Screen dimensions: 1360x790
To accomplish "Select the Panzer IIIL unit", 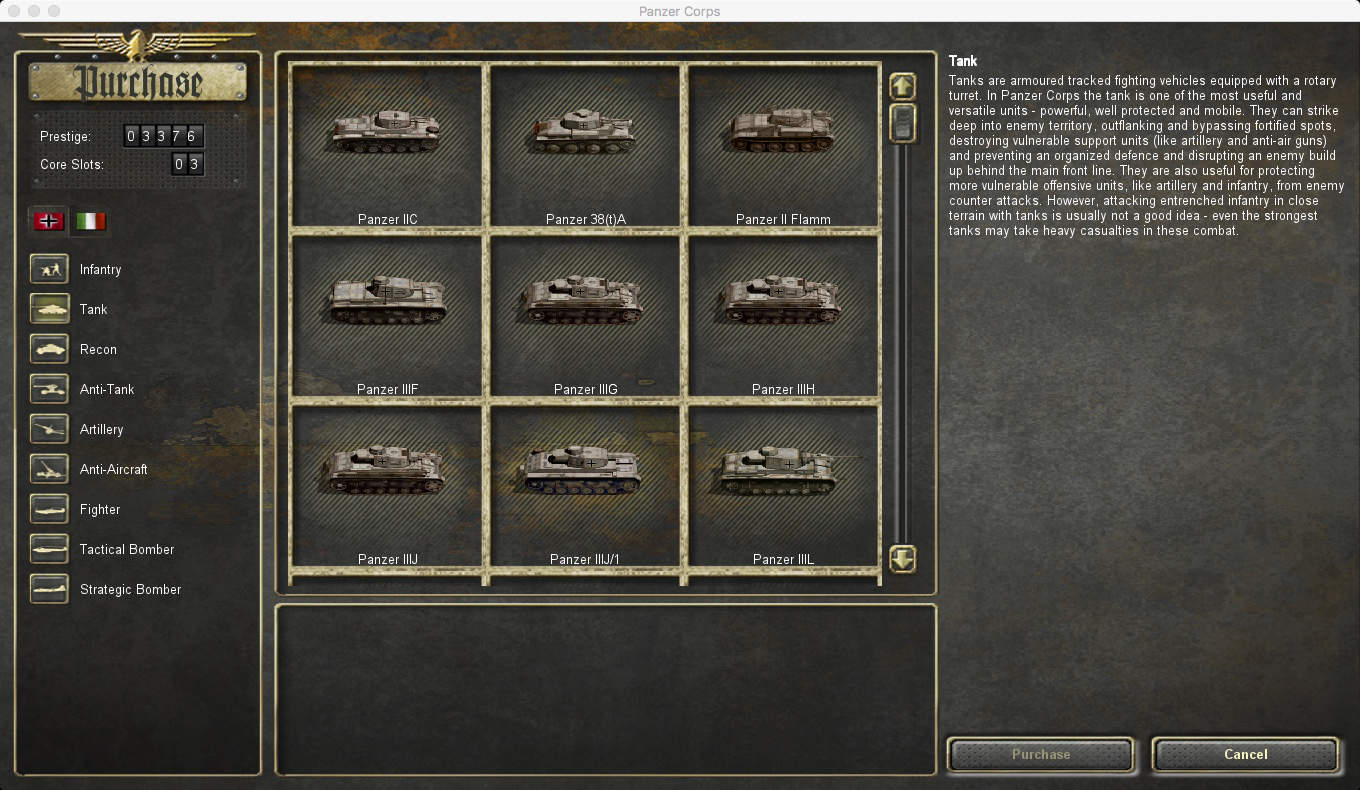I will click(x=783, y=487).
